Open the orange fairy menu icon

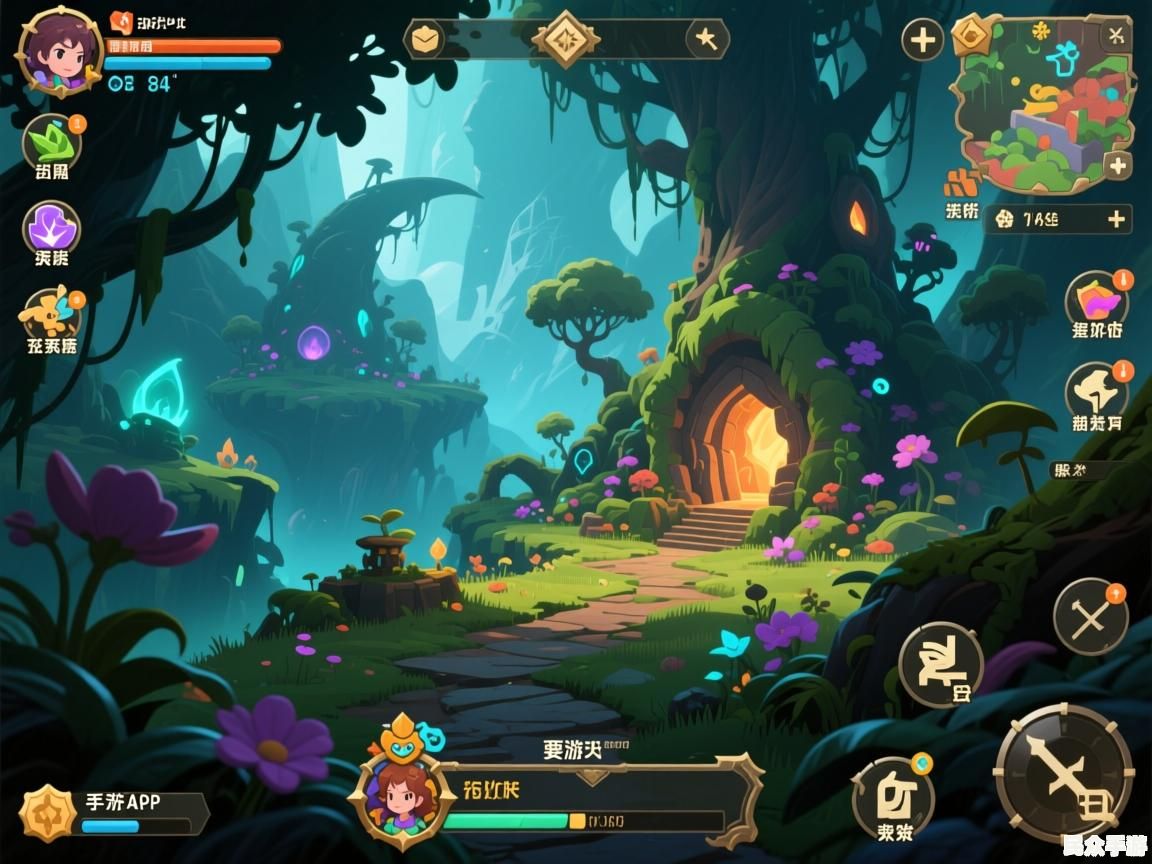click(51, 315)
